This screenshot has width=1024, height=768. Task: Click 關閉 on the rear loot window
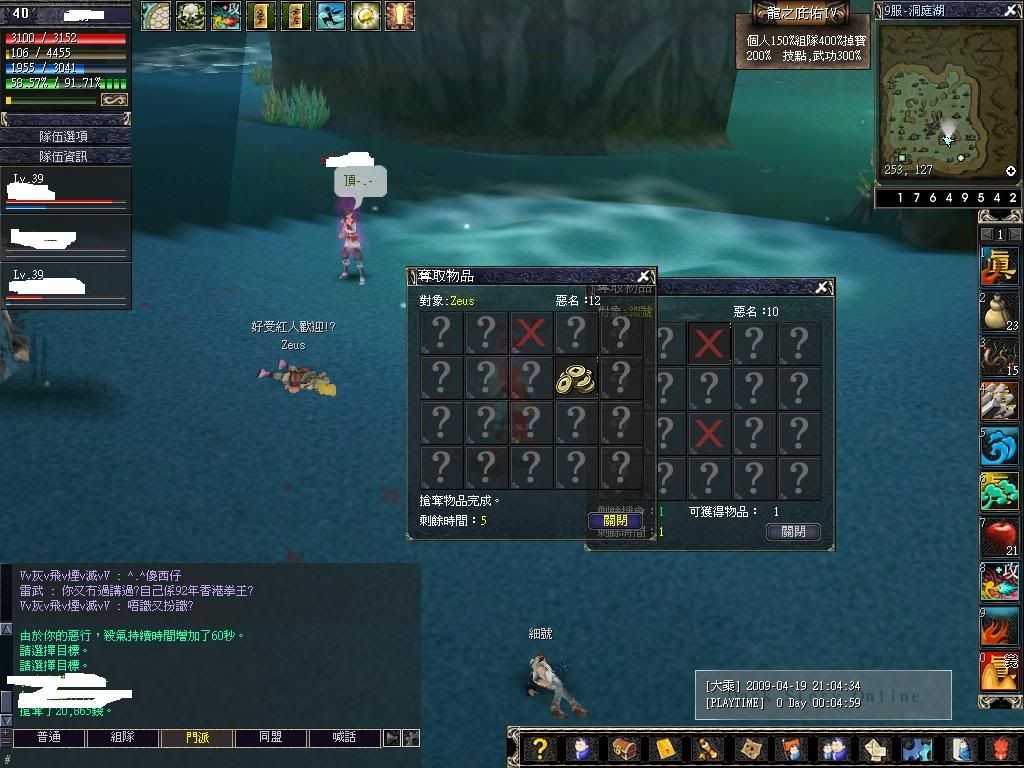793,532
